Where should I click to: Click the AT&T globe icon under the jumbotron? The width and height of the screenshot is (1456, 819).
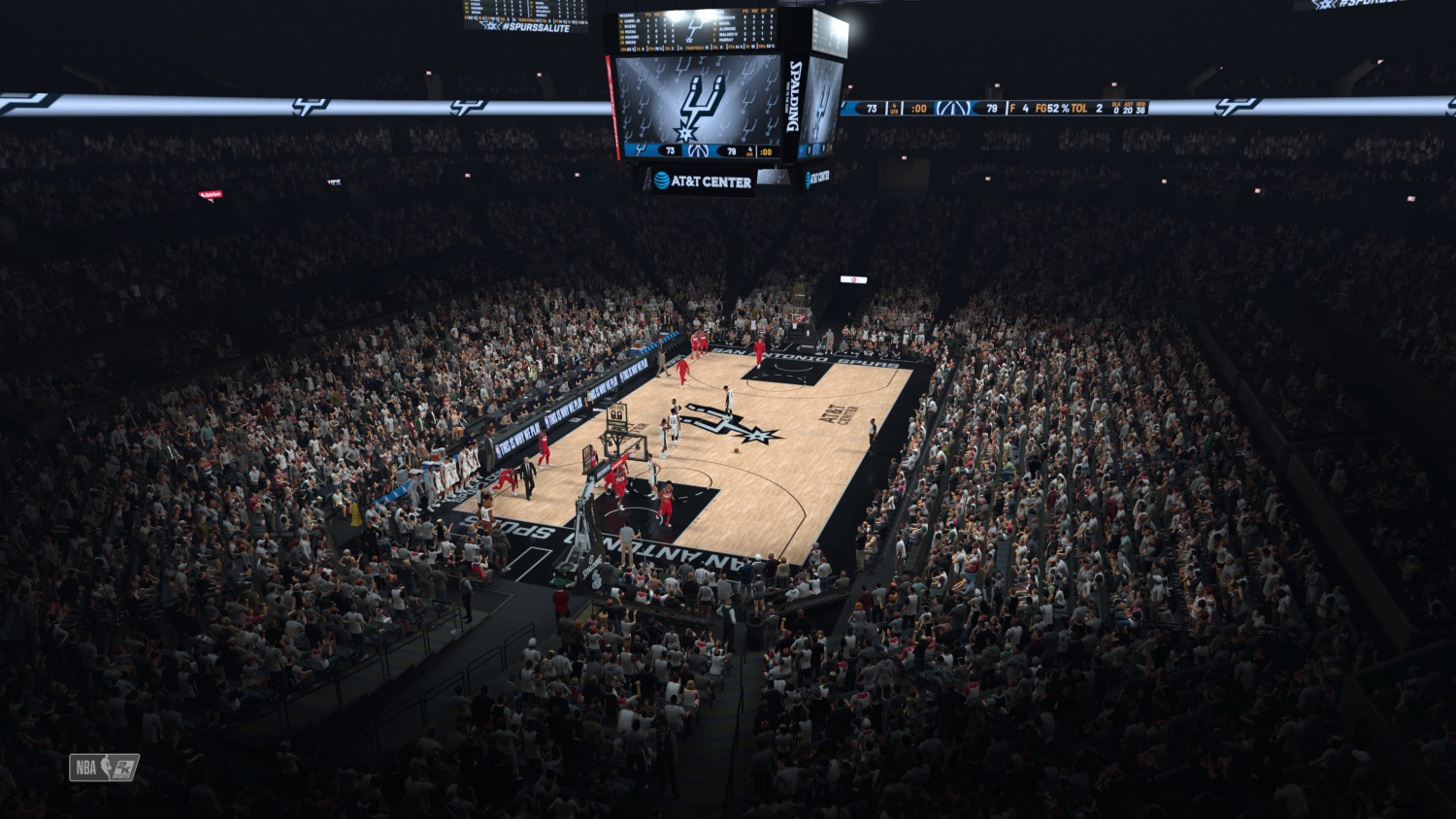point(662,179)
